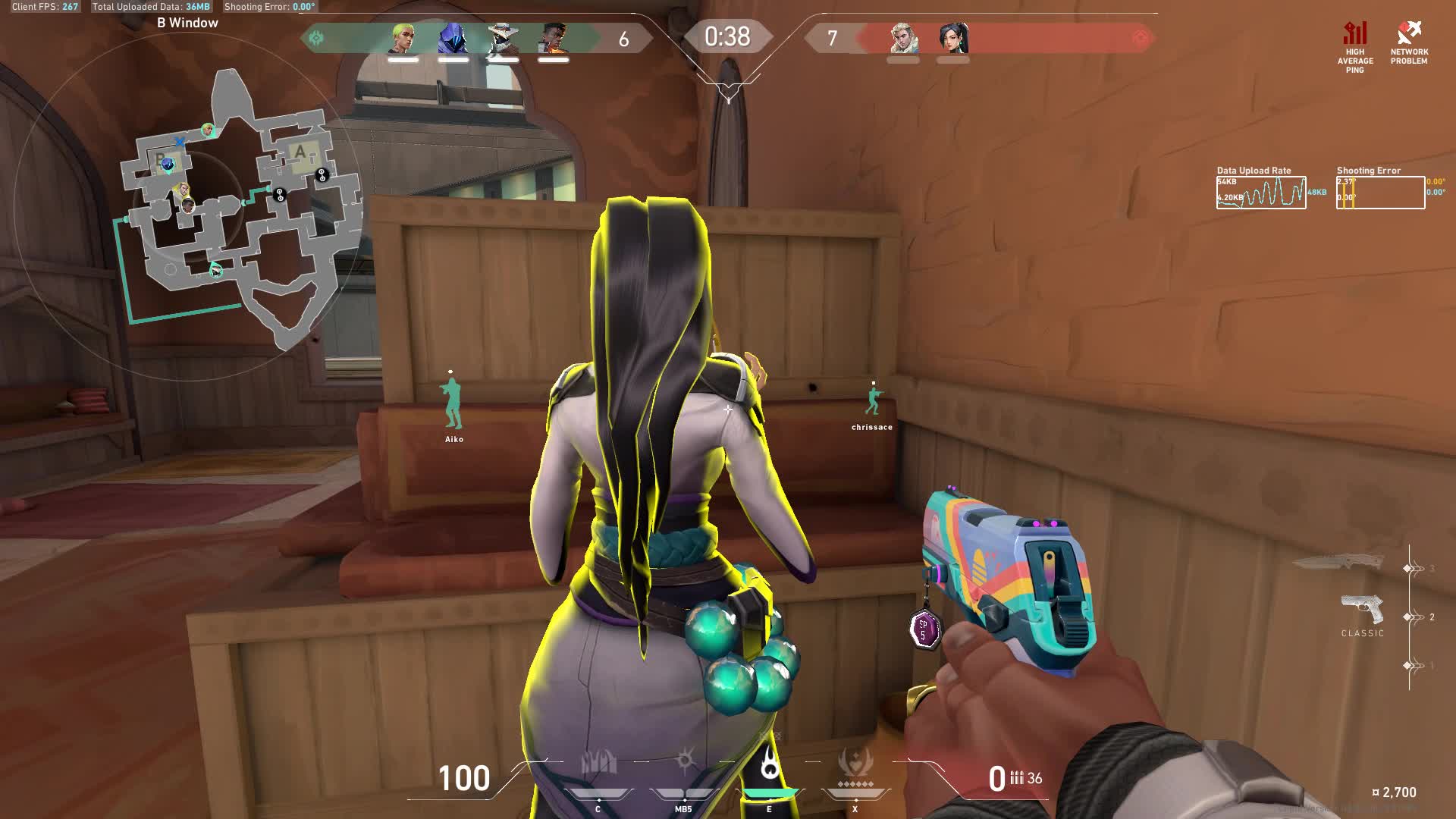Activate the Blaze wall ability icon
Viewport: 1456px width, 819px height.
pos(598,762)
